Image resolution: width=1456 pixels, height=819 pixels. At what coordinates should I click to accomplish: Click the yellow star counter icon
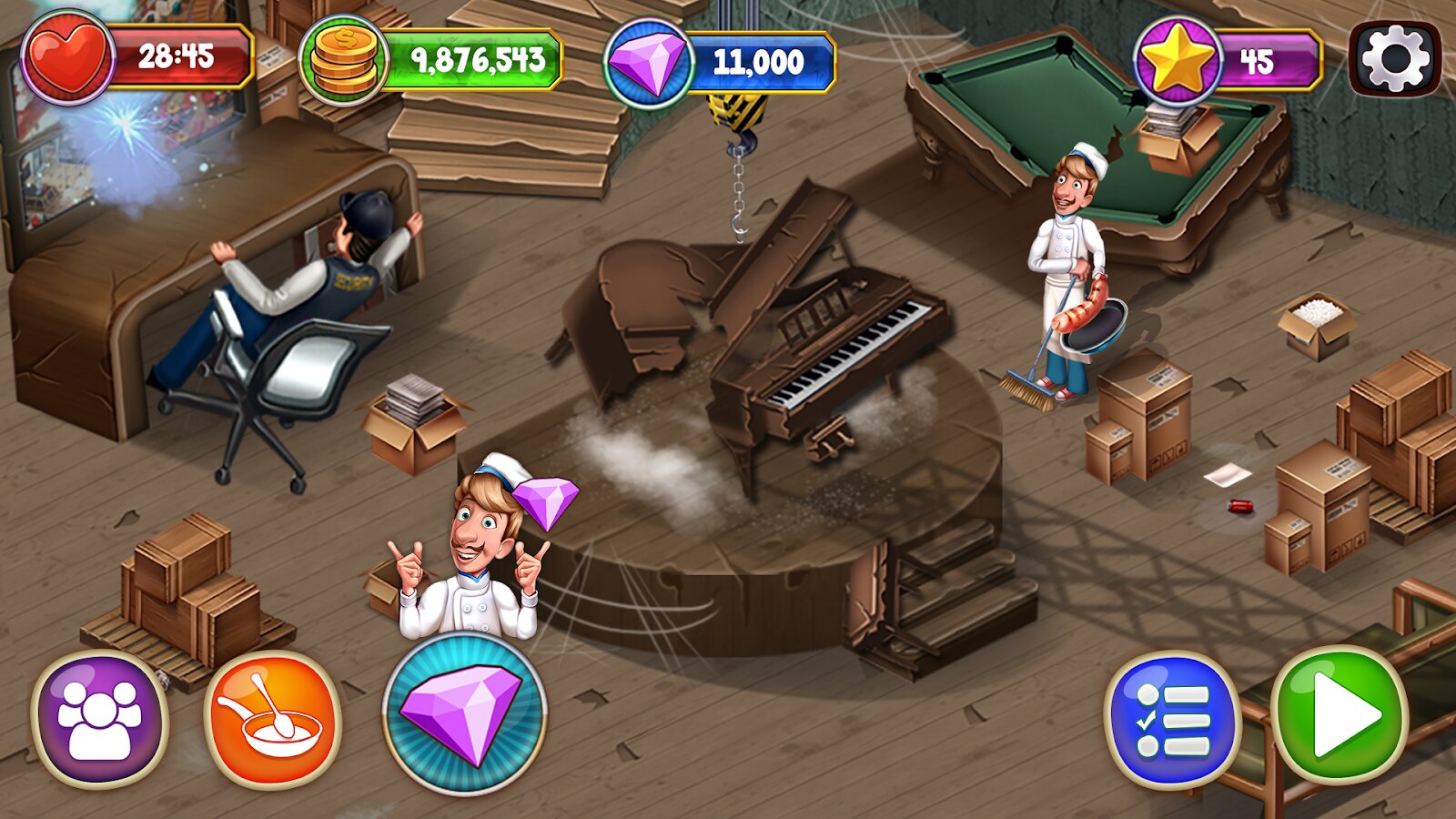[x=1178, y=60]
